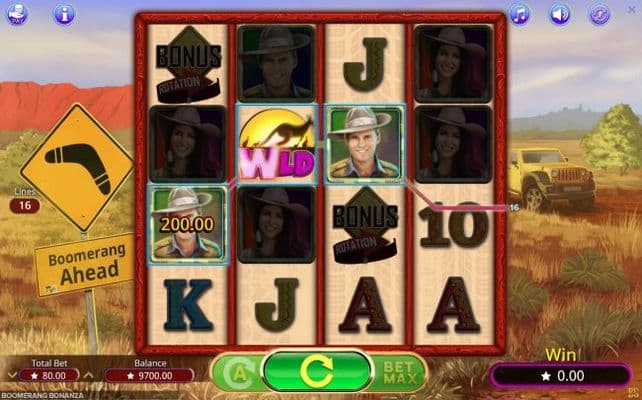Spin the reels with the green arrow
This screenshot has width=642, height=400.
point(316,372)
